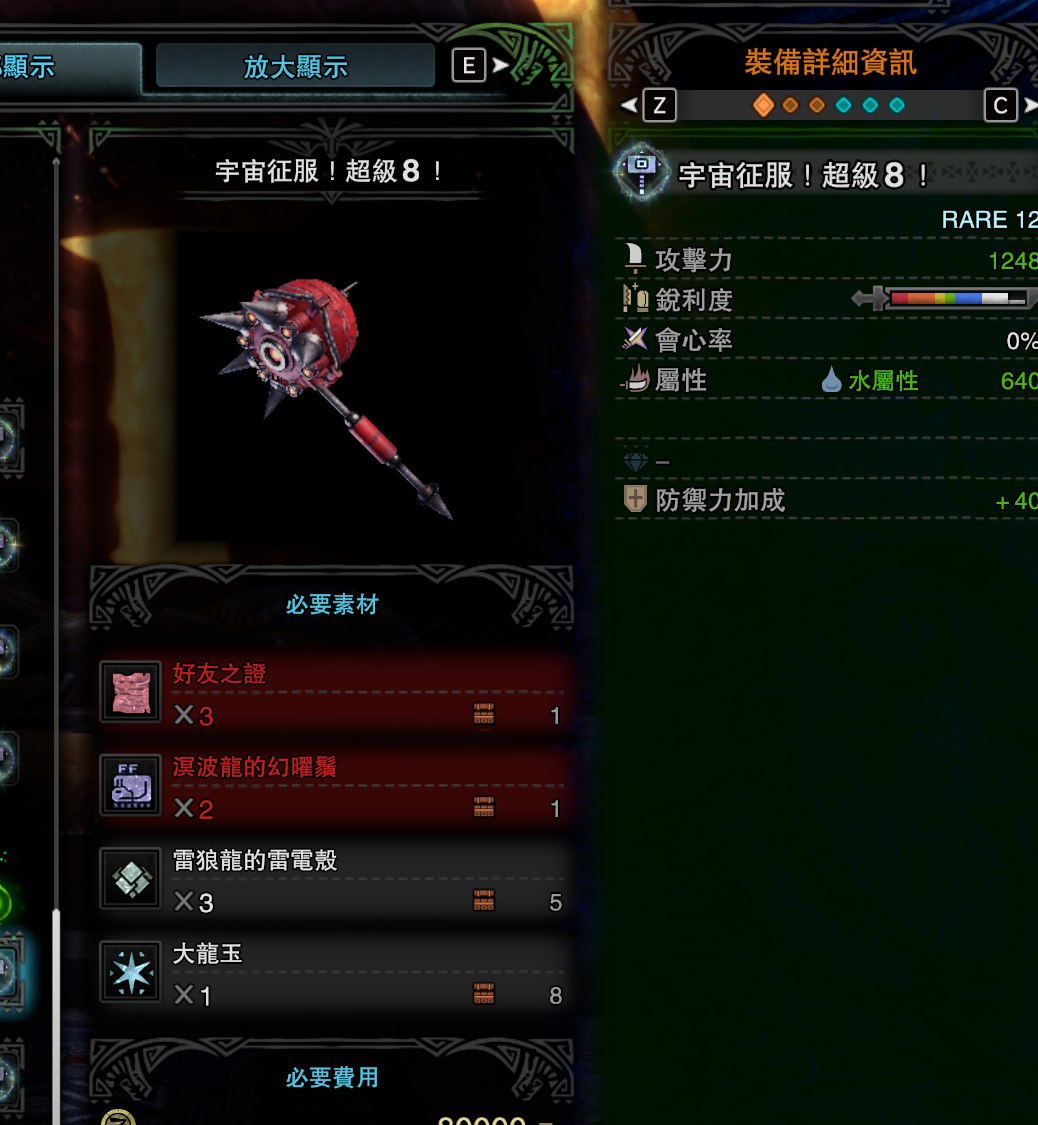The image size is (1038, 1125).
Task: Click the red spiked hammer preview image
Action: click(323, 392)
